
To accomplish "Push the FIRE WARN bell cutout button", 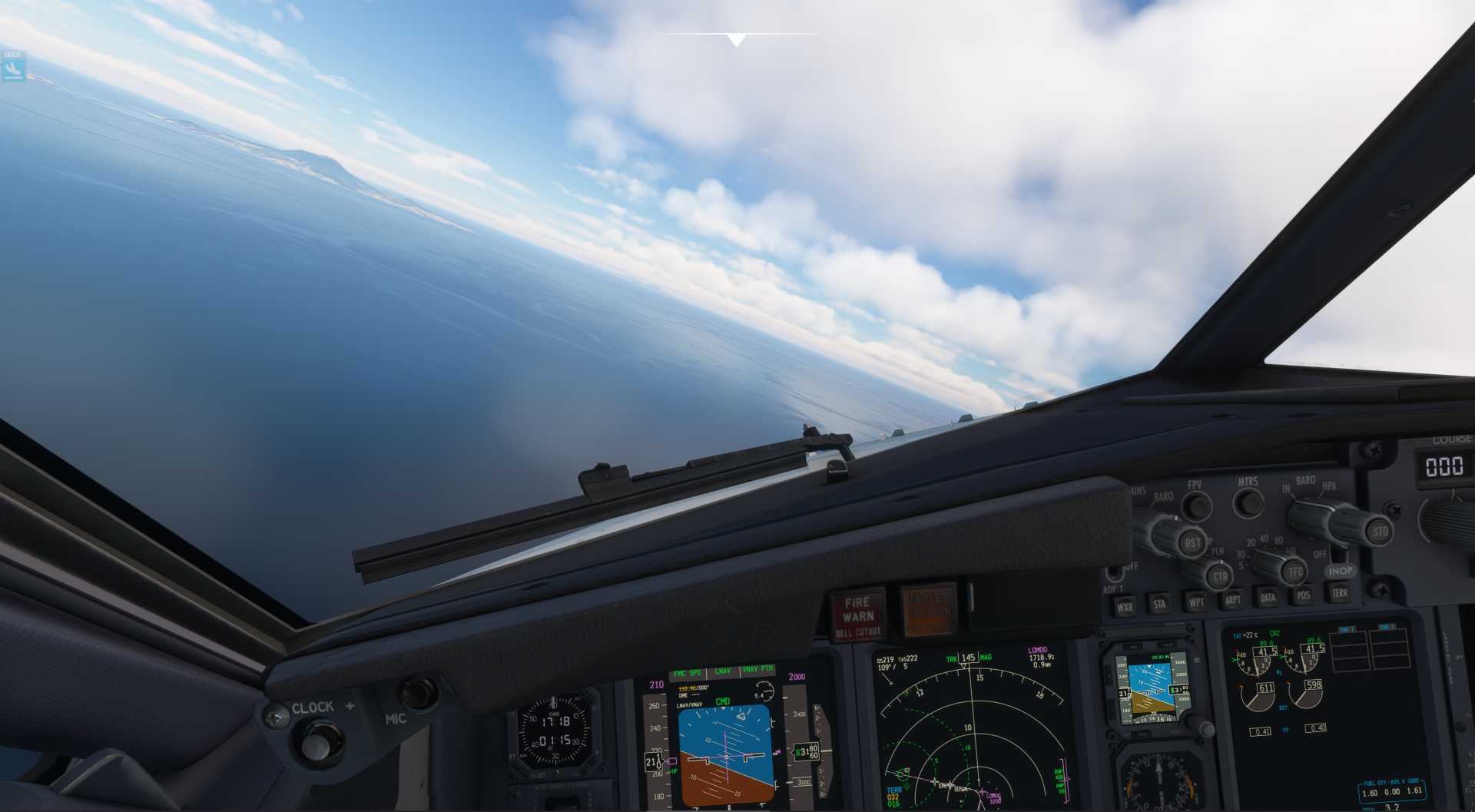I will click(x=857, y=615).
